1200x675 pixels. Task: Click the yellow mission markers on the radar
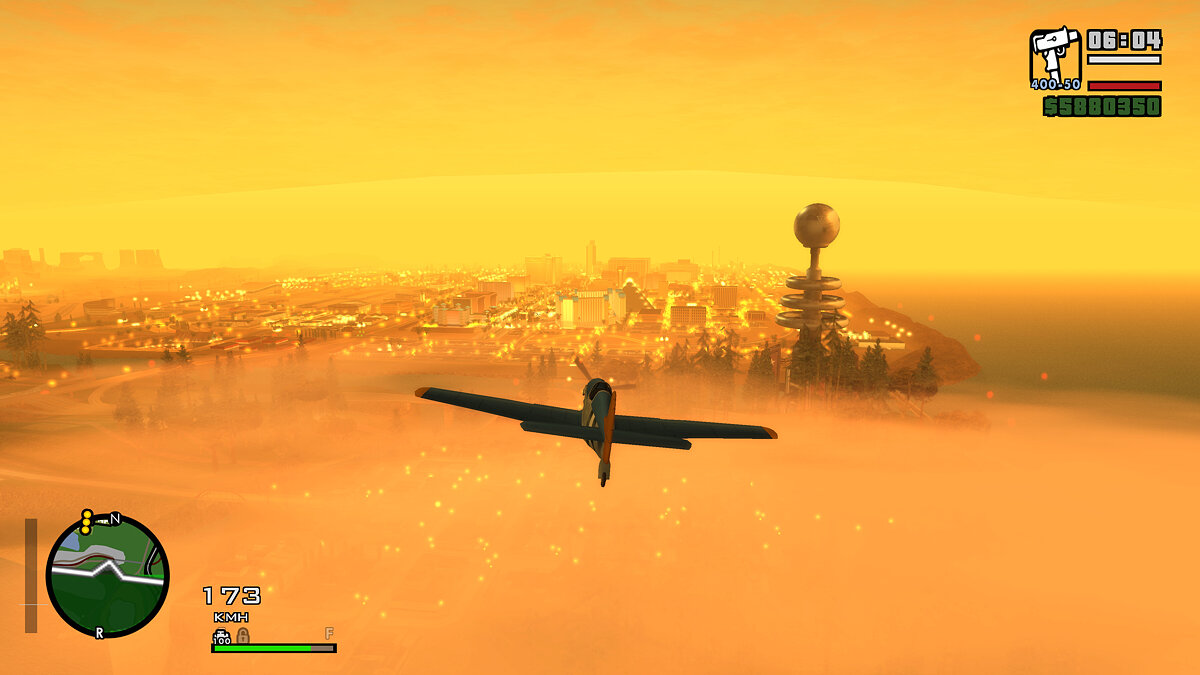[87, 522]
